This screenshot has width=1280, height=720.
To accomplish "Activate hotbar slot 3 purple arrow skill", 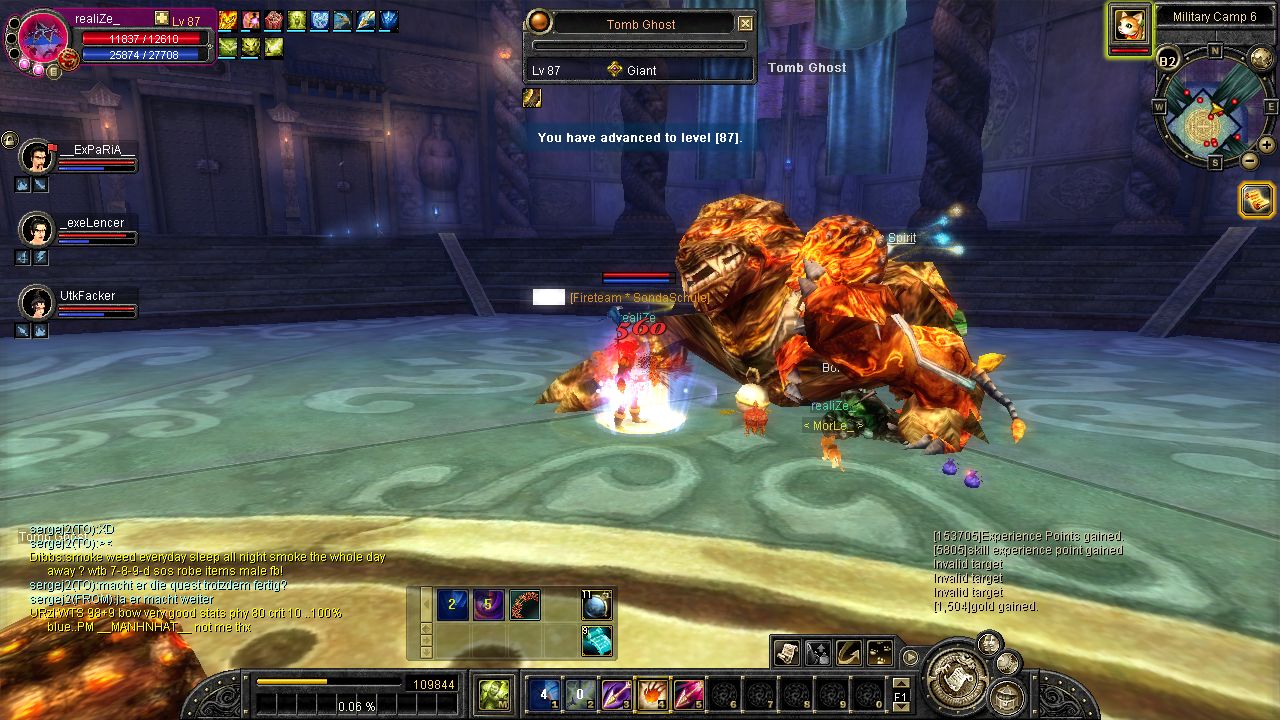I will coord(615,694).
